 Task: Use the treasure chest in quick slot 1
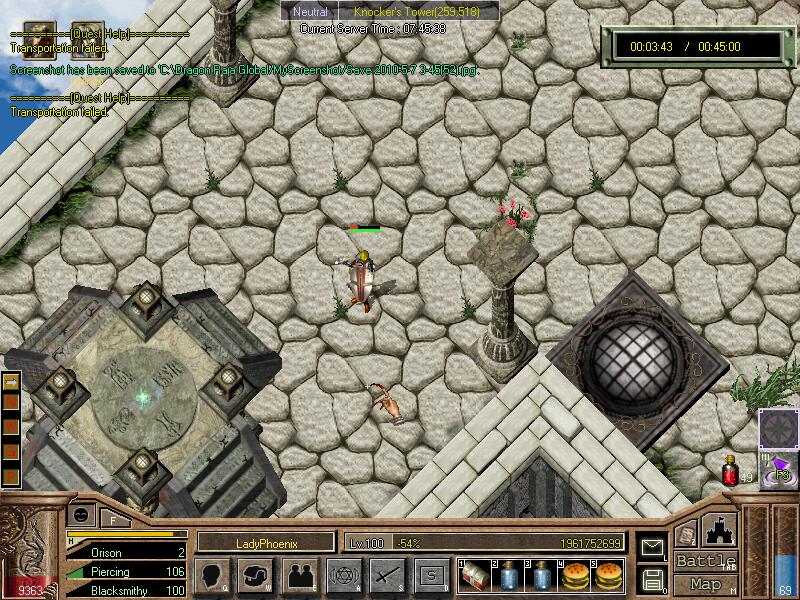tap(475, 575)
